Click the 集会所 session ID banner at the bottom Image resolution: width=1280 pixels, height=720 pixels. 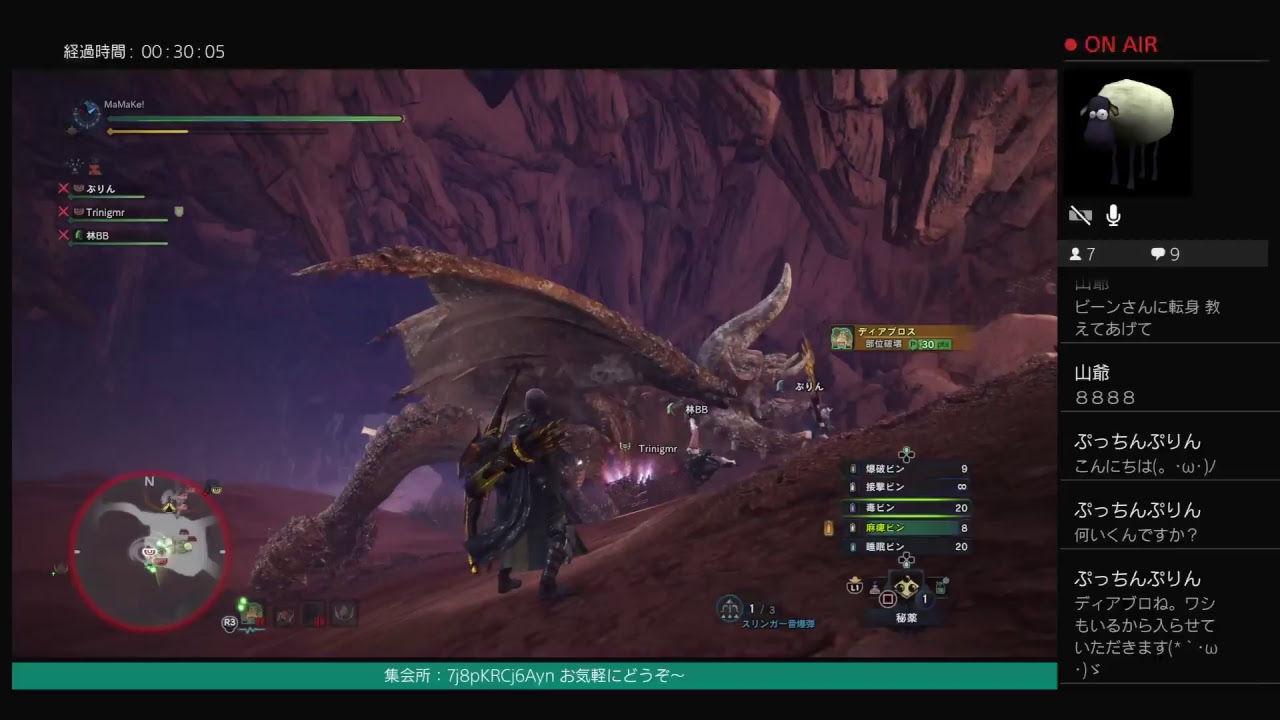[x=530, y=676]
